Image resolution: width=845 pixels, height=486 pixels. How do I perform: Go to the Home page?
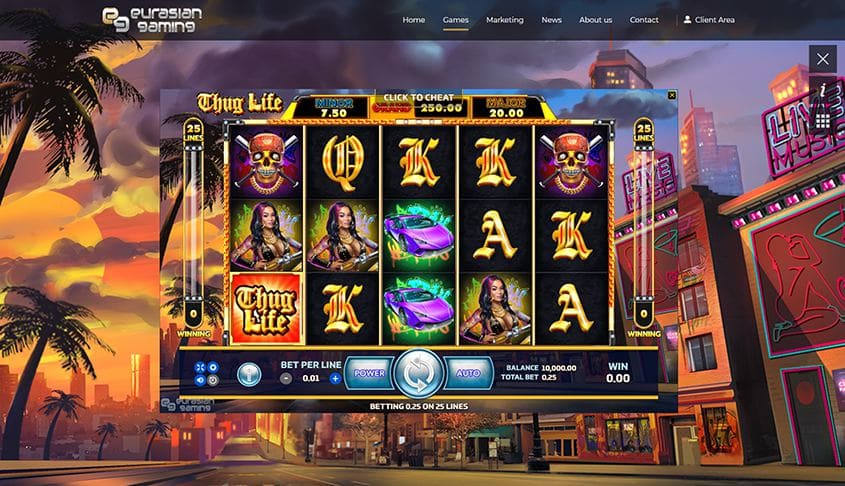pos(413,20)
